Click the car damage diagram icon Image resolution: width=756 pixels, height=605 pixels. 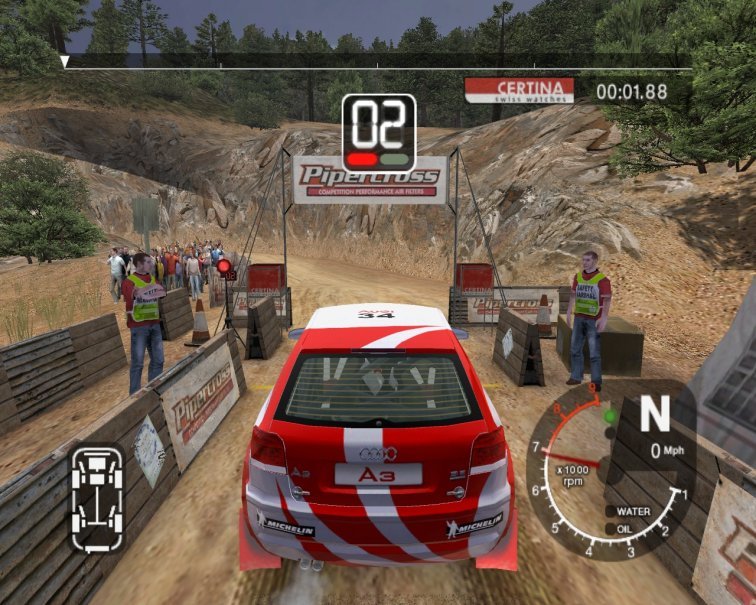[x=97, y=499]
